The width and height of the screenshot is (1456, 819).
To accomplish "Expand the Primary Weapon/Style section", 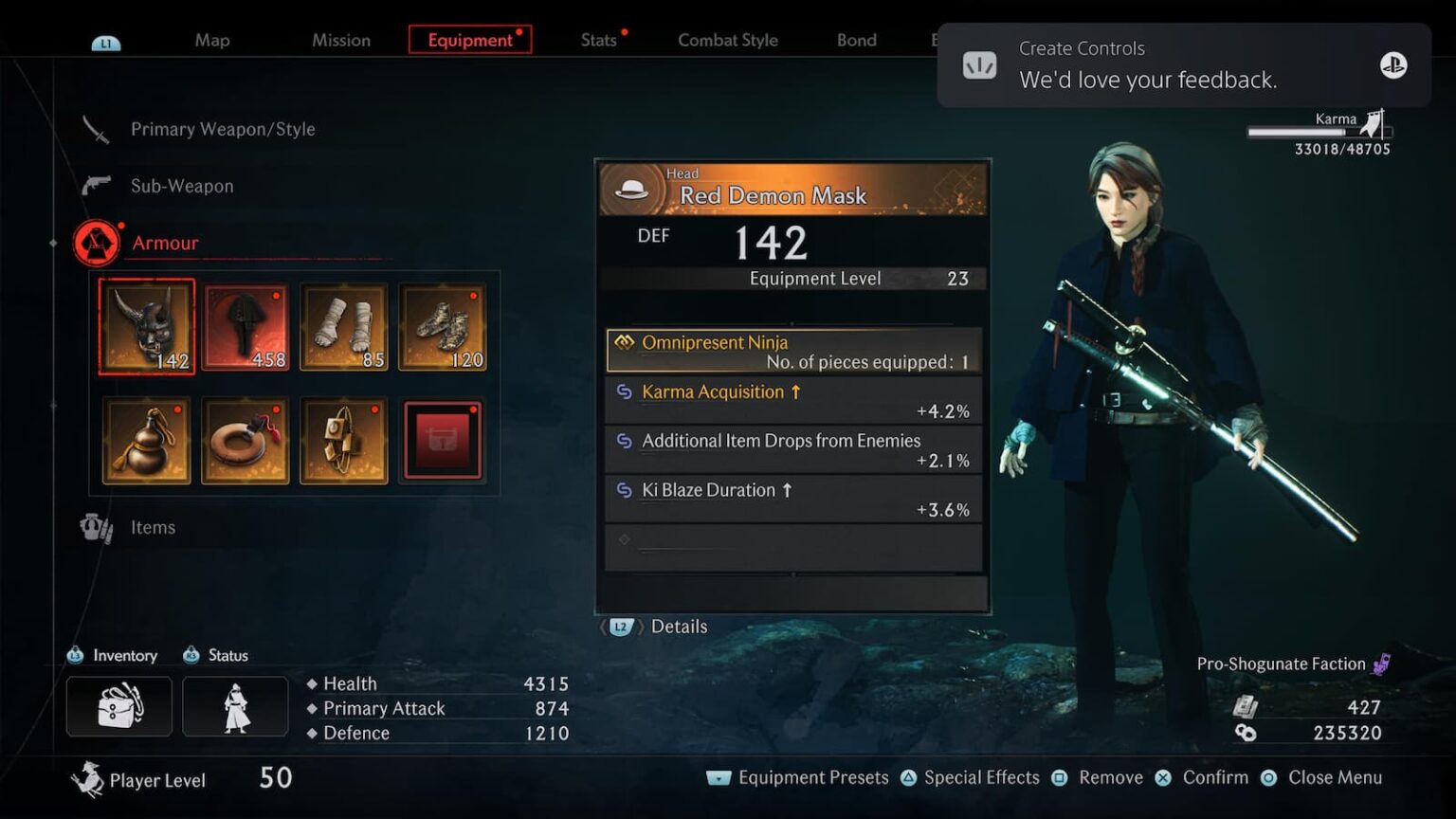I will (223, 129).
